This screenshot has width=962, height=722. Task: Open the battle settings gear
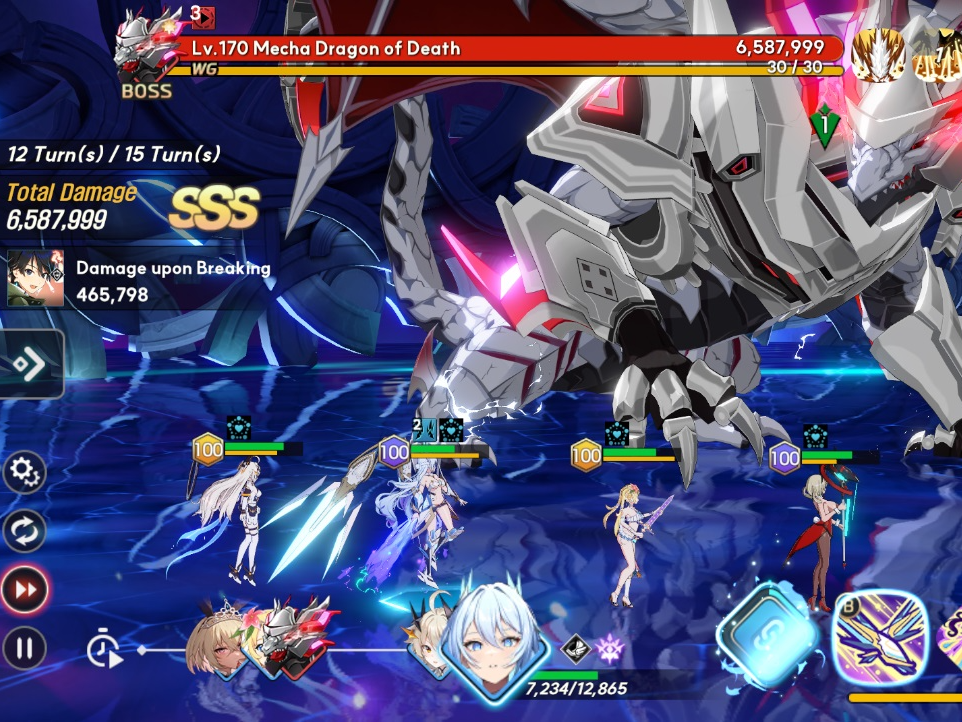coord(24,473)
